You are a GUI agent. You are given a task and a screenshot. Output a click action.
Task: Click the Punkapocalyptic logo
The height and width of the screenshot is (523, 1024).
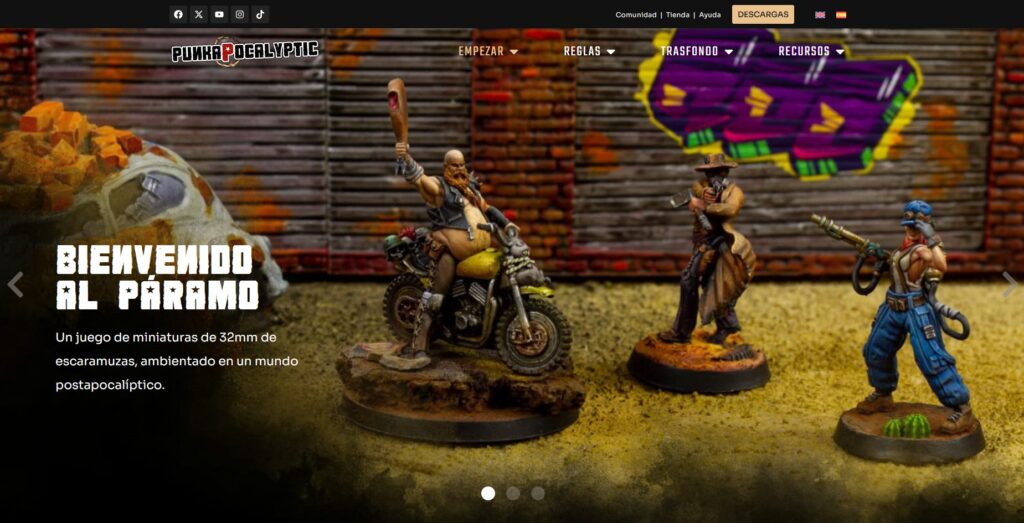click(244, 51)
